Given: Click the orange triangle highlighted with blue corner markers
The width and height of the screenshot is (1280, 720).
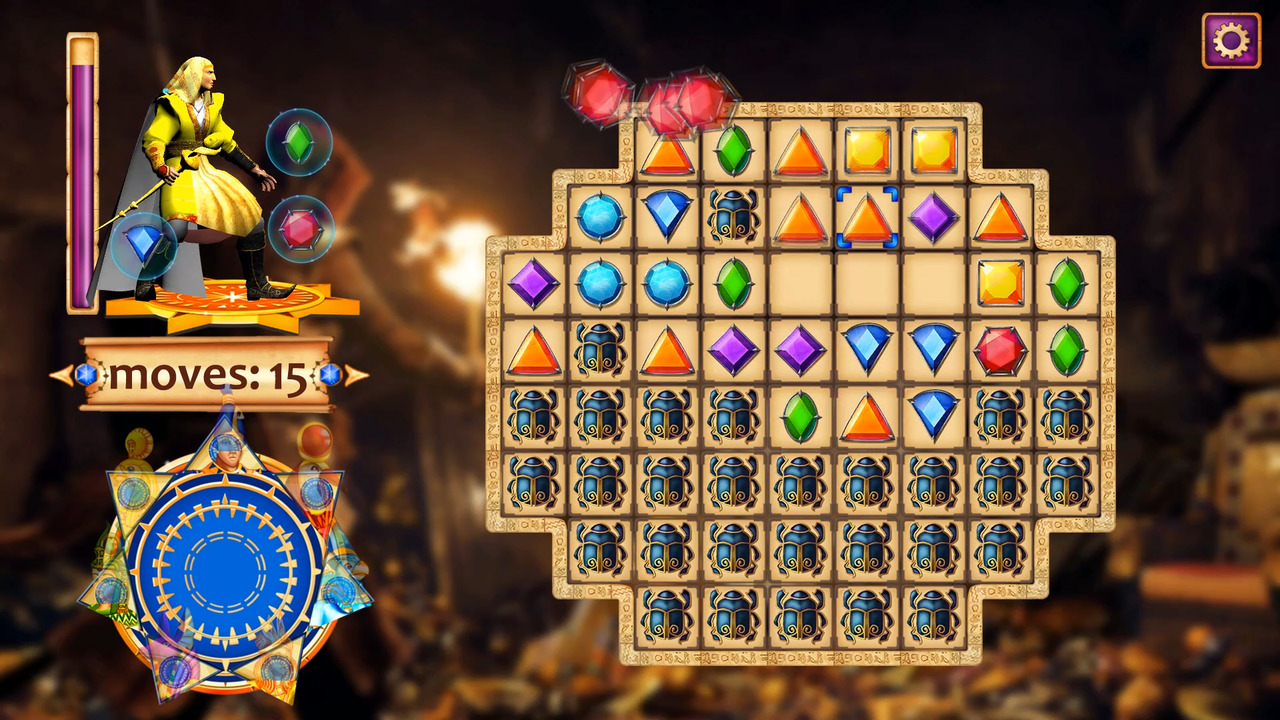Looking at the screenshot, I should (867, 215).
